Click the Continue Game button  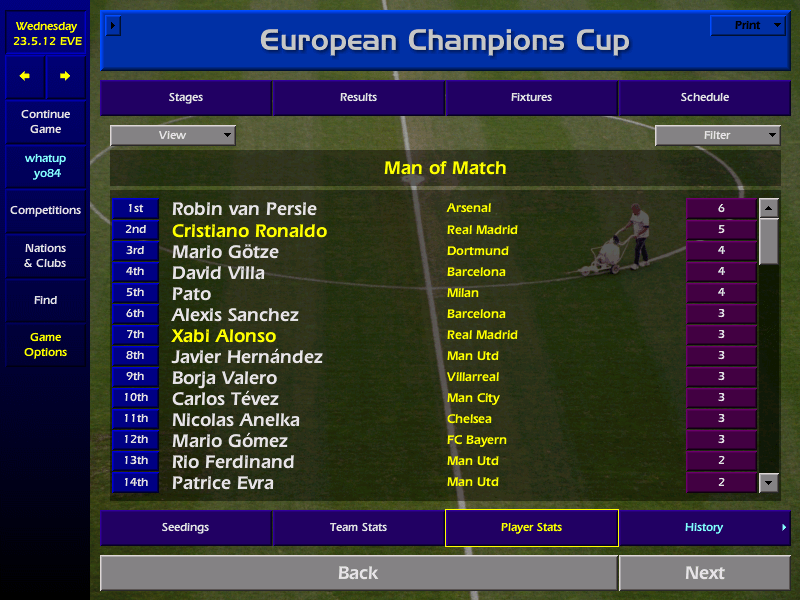coord(45,122)
